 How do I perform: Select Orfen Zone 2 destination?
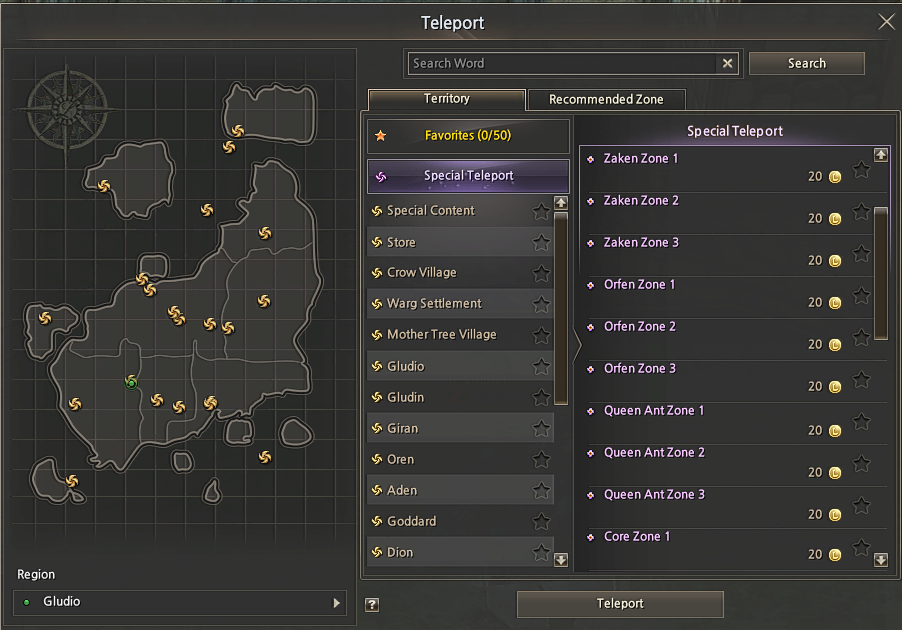click(640, 326)
